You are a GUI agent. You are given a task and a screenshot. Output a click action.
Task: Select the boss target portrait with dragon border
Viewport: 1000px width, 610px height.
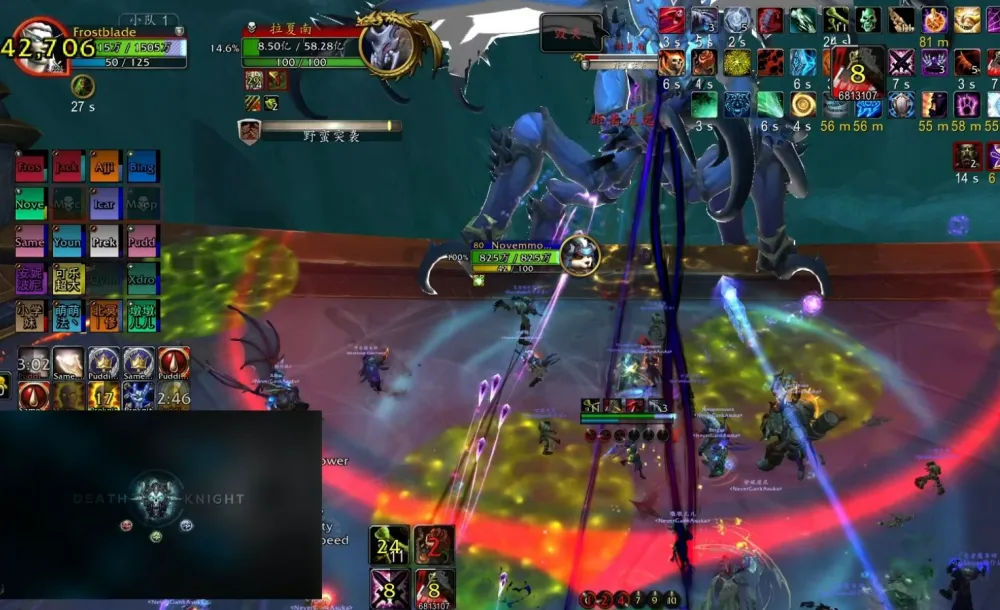tap(387, 46)
